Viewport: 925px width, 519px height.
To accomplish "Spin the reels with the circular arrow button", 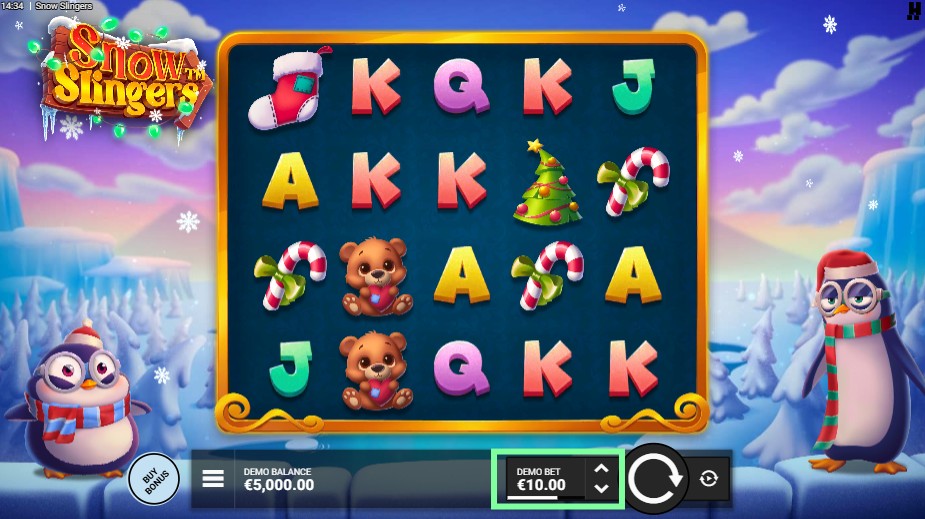I will click(657, 478).
